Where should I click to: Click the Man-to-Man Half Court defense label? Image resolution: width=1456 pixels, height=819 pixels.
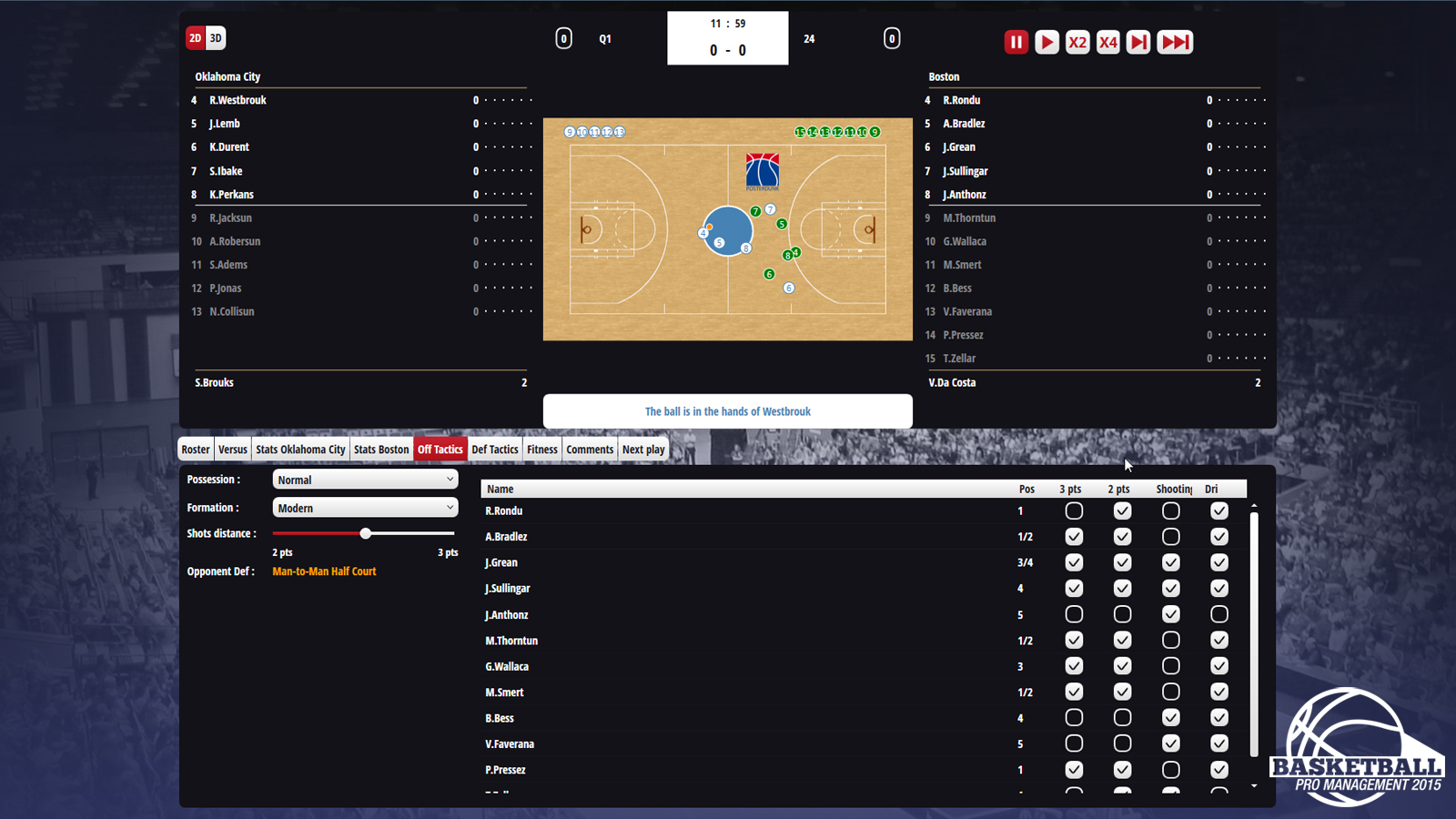coord(323,571)
